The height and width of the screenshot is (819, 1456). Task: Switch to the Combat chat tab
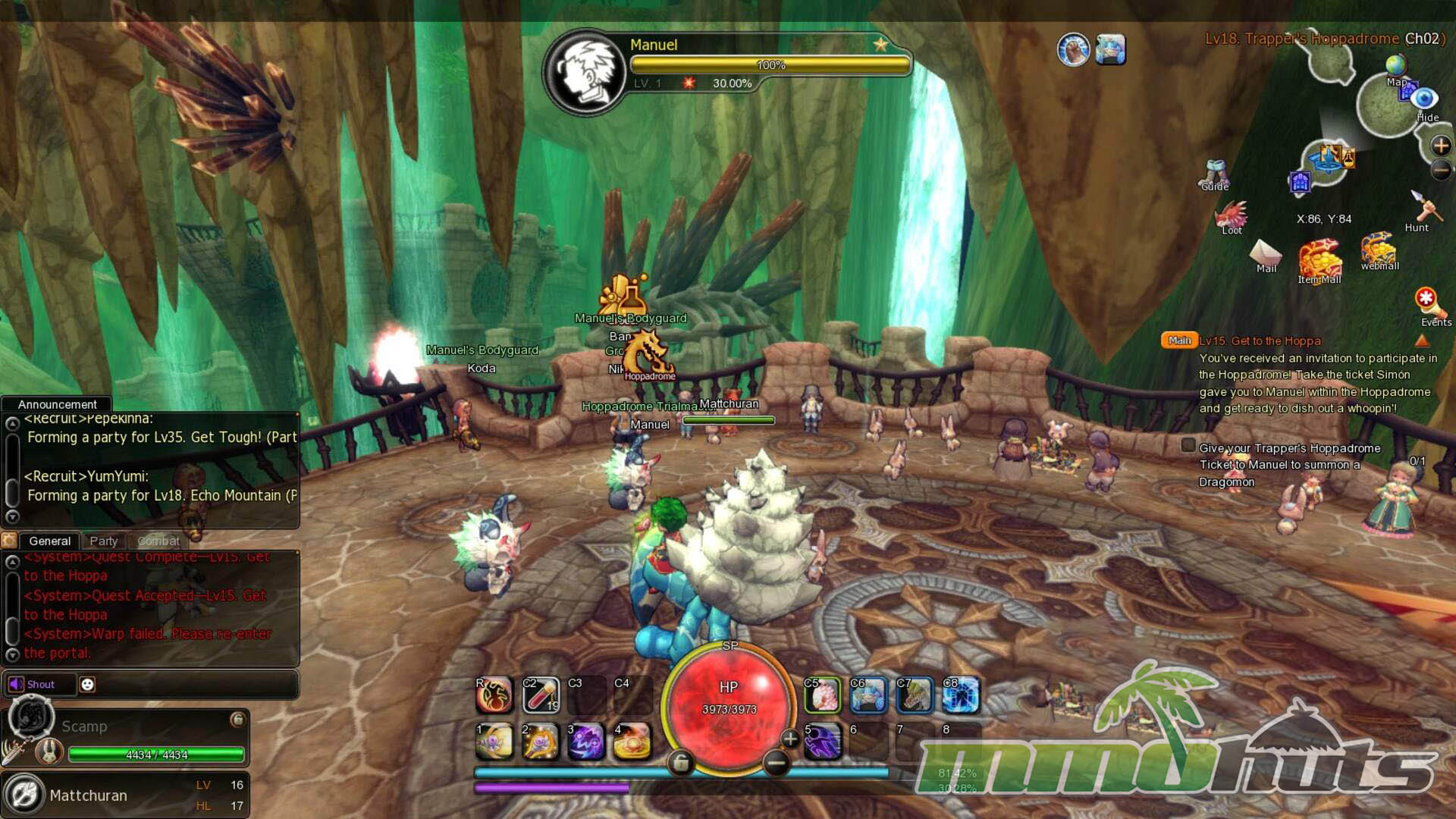(x=158, y=541)
